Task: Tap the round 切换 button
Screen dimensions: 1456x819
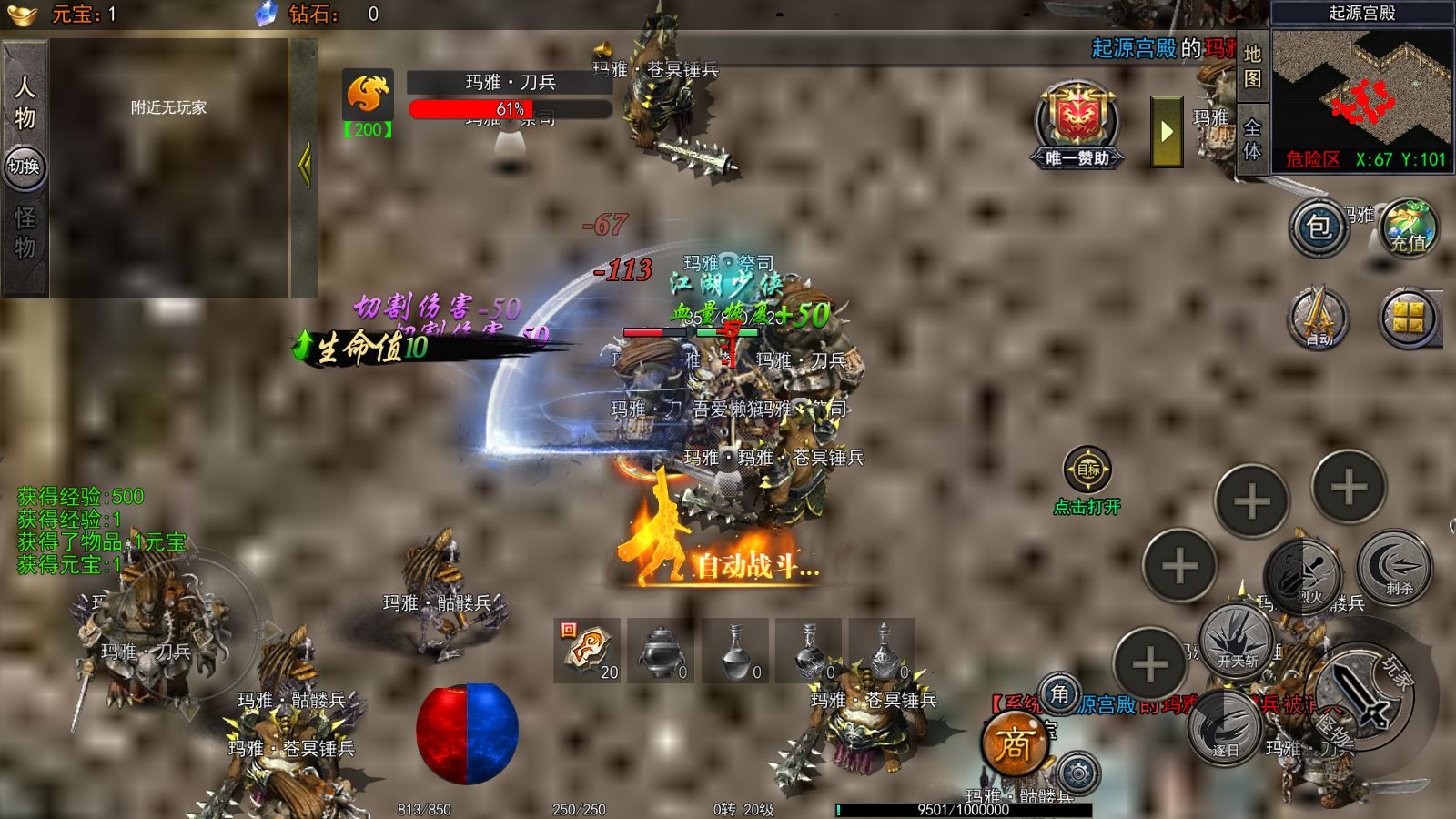Action: point(24,167)
